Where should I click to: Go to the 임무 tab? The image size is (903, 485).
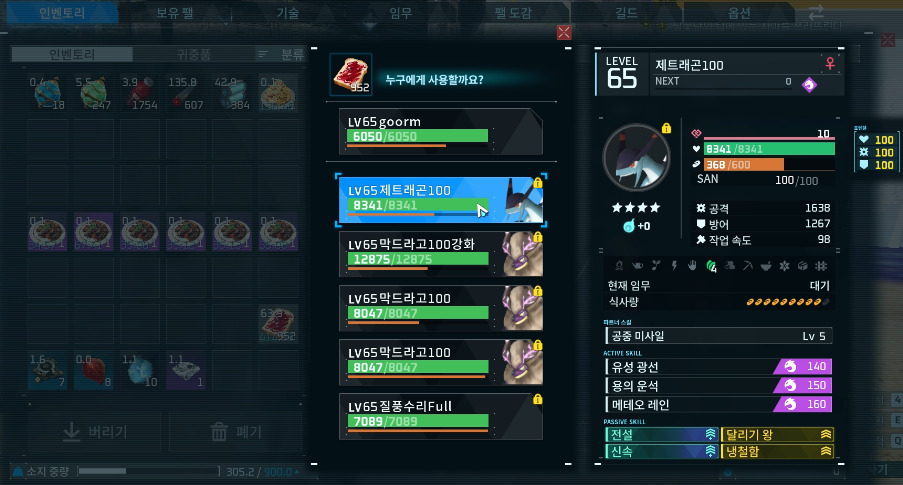point(400,13)
